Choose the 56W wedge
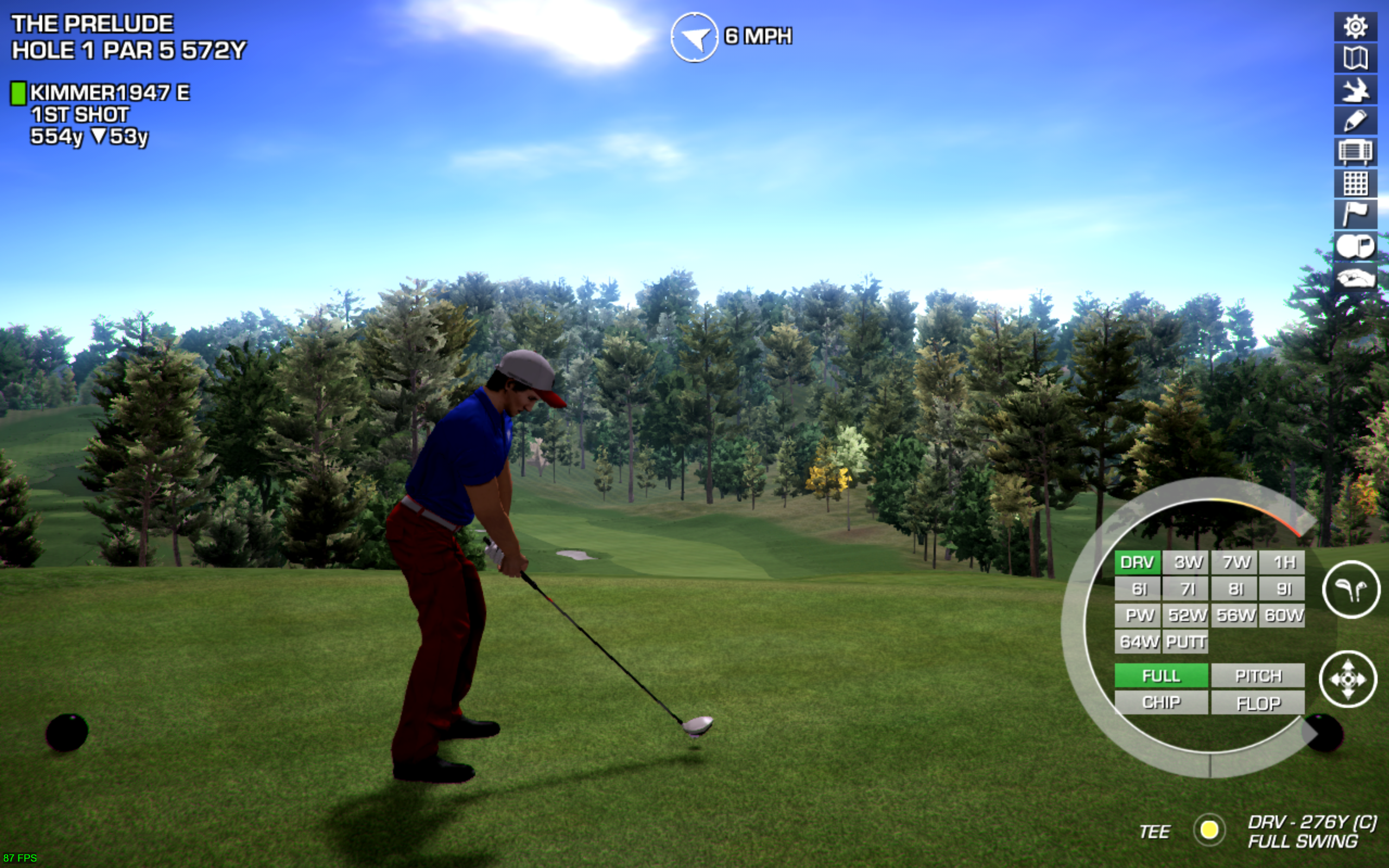Viewport: 1389px width, 868px height. 1235,616
